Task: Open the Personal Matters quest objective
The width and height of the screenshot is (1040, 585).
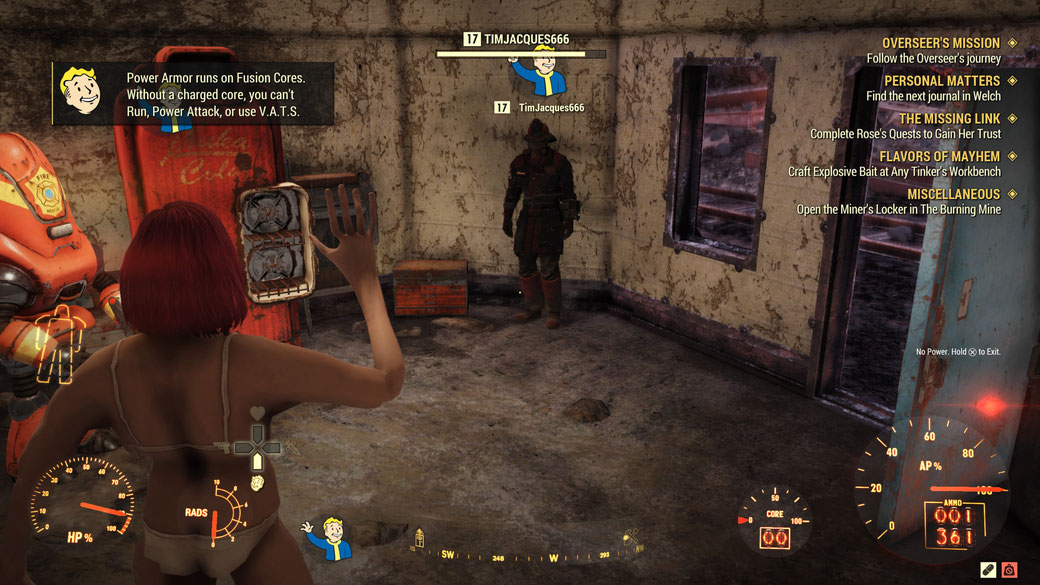Action: click(941, 80)
